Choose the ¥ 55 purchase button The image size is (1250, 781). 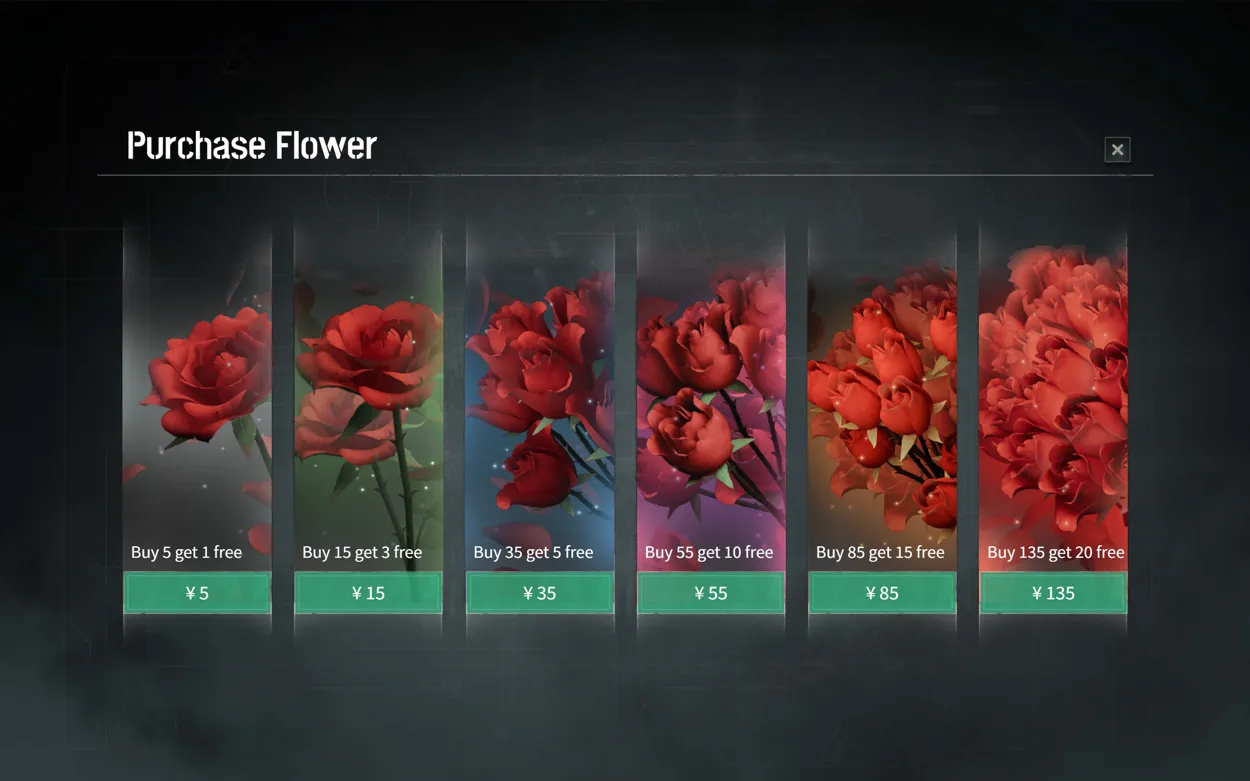(711, 593)
